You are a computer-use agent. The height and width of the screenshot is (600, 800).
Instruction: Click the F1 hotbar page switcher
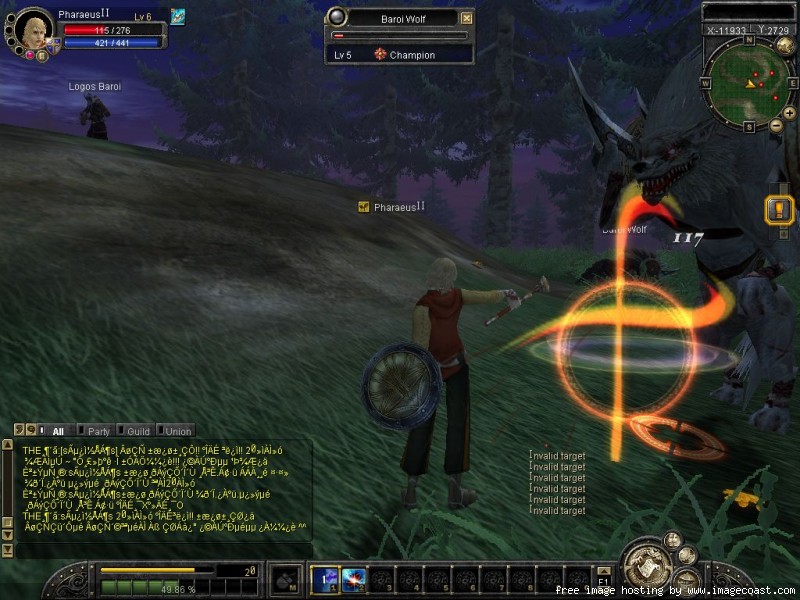tap(603, 579)
